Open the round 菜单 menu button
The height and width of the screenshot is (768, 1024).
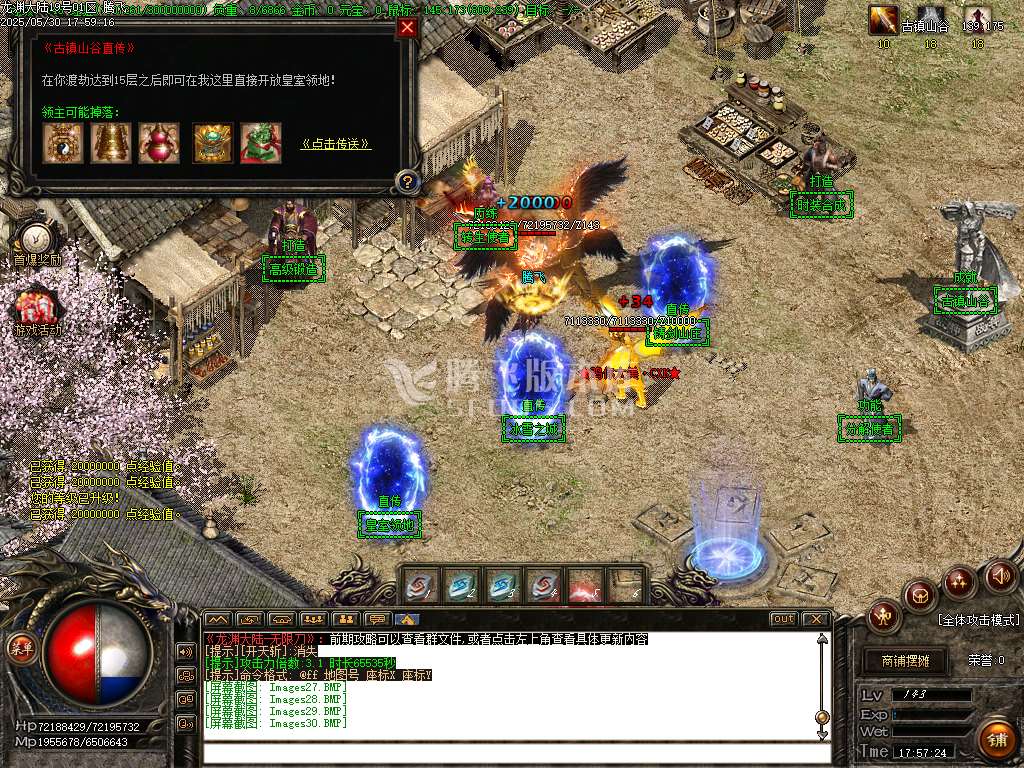point(21,646)
